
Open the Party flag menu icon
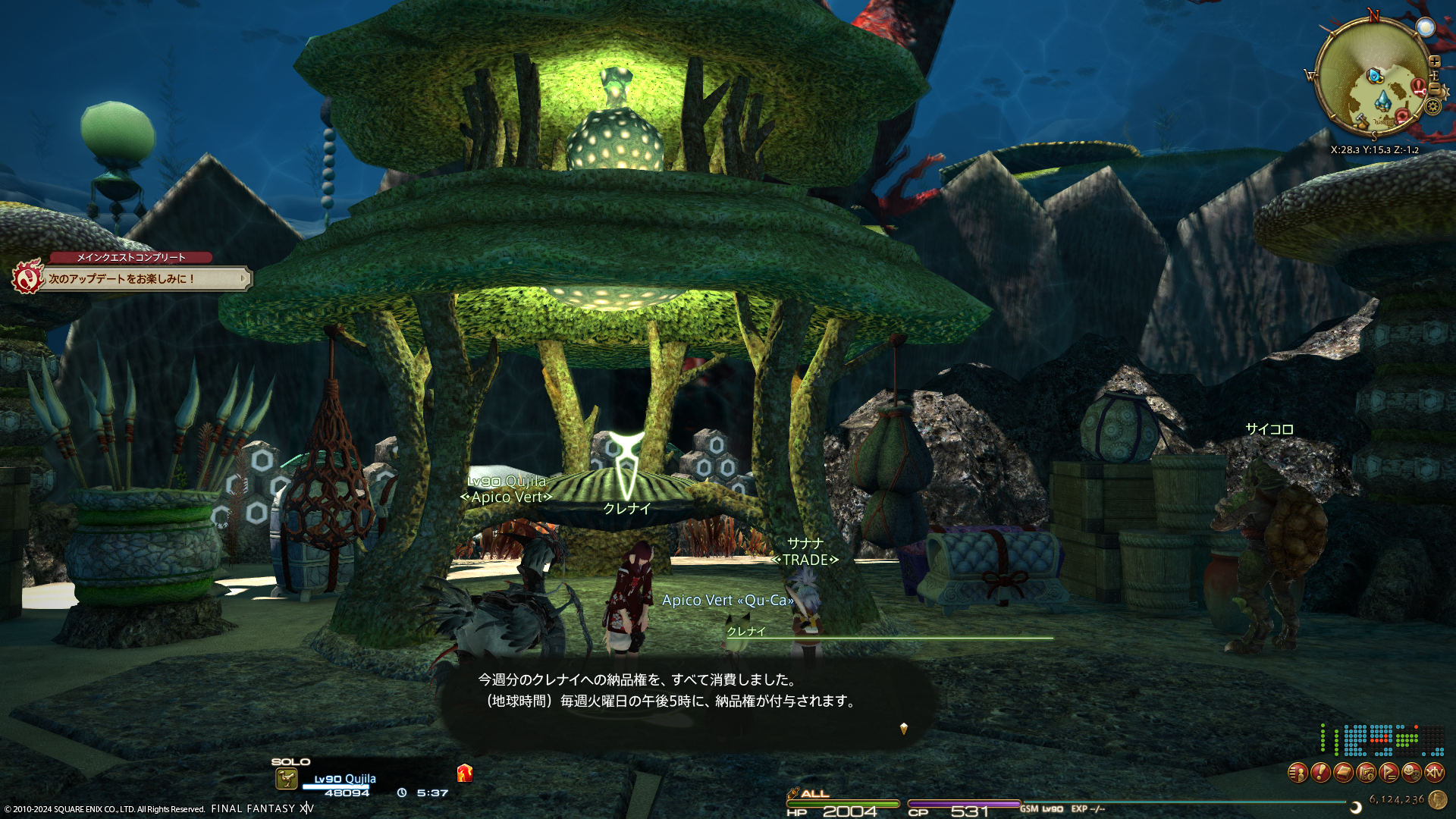pos(1389,773)
